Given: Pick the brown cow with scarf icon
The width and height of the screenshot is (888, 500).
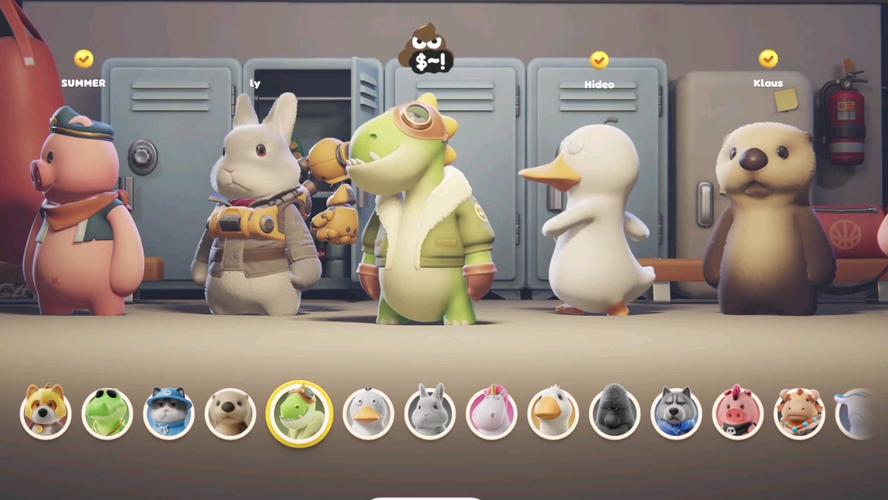Looking at the screenshot, I should click(799, 413).
